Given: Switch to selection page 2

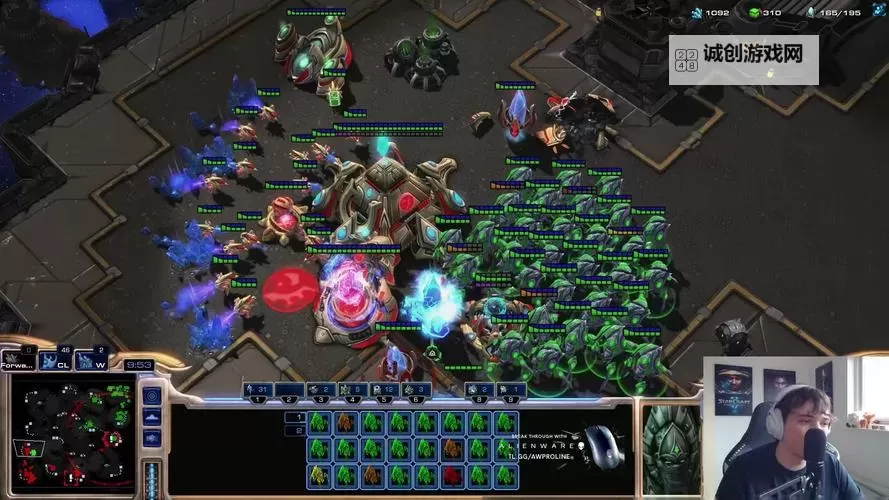Looking at the screenshot, I should point(294,431).
